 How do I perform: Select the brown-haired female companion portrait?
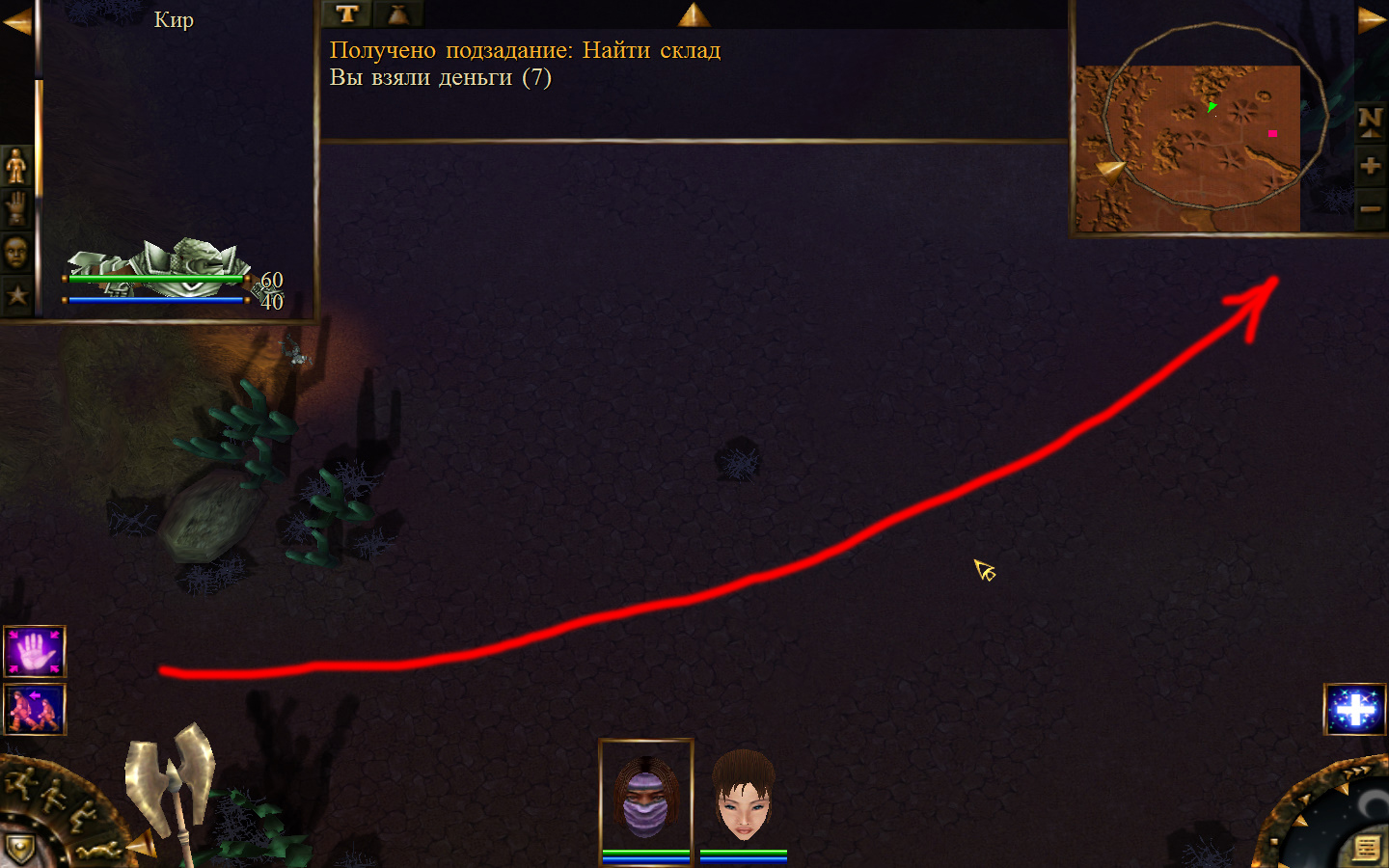pyautogui.click(x=743, y=797)
